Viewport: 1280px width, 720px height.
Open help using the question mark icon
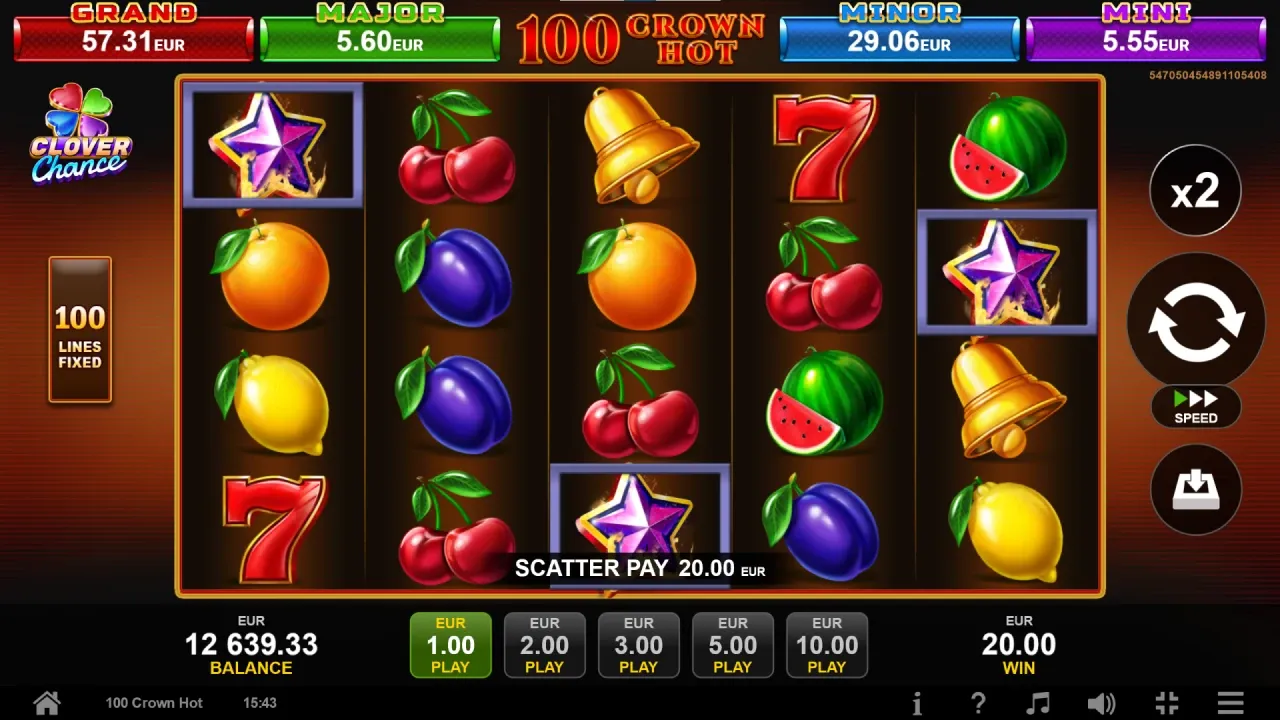point(978,702)
